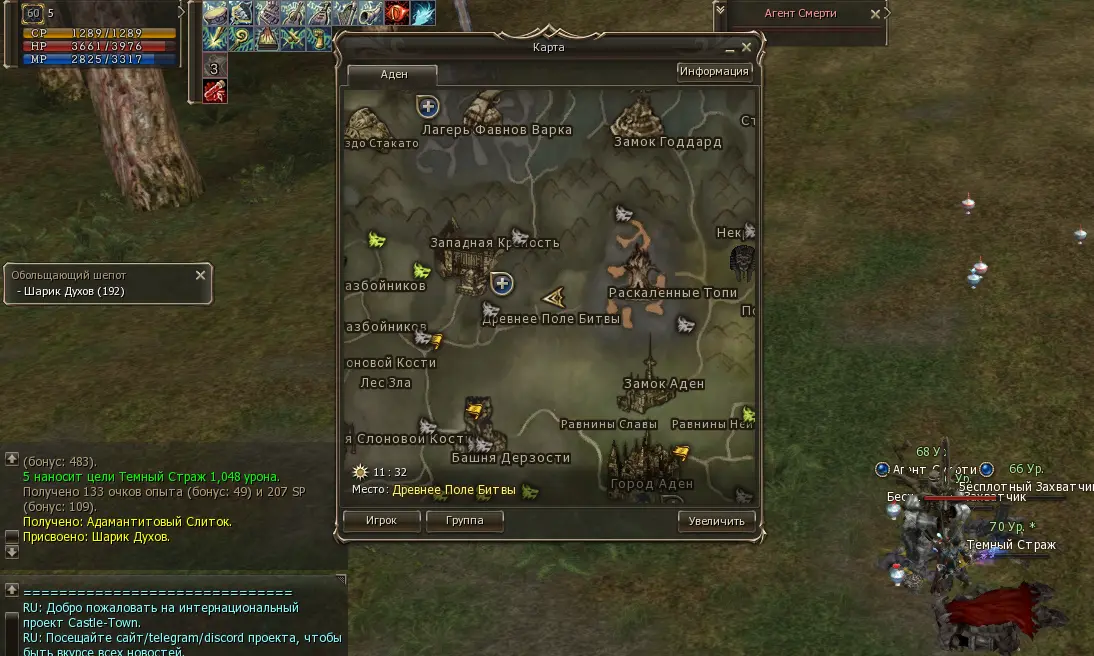This screenshot has width=1094, height=656.
Task: Activate the red eye skill icon
Action: pyautogui.click(x=397, y=14)
